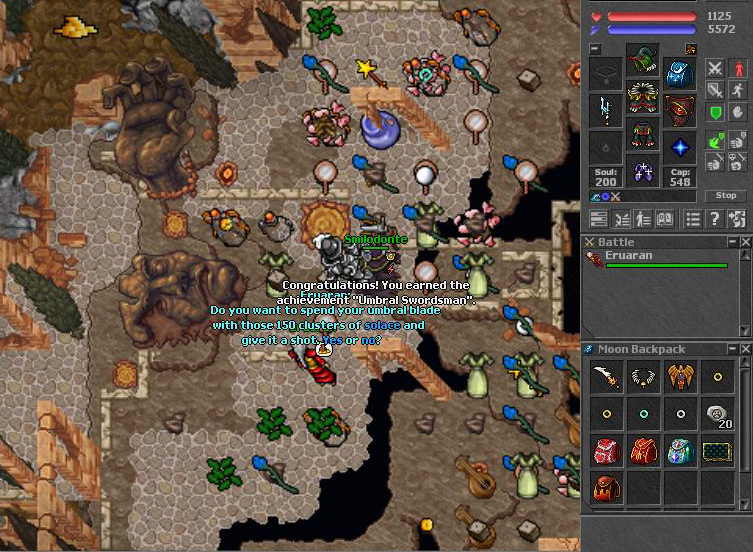Open the quest log book button
This screenshot has width=753, height=552.
tap(664, 220)
